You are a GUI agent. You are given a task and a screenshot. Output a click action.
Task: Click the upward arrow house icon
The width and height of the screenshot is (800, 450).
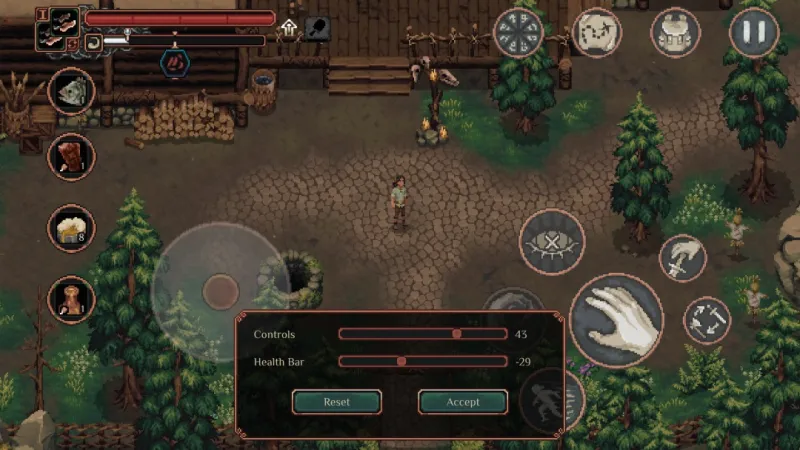[x=289, y=28]
